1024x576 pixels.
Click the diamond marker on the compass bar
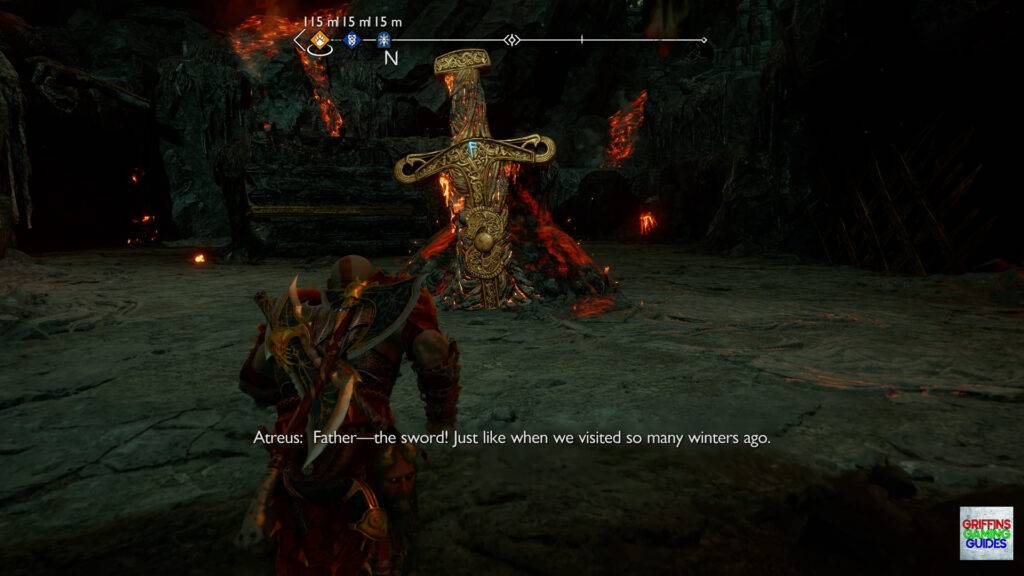pos(512,41)
